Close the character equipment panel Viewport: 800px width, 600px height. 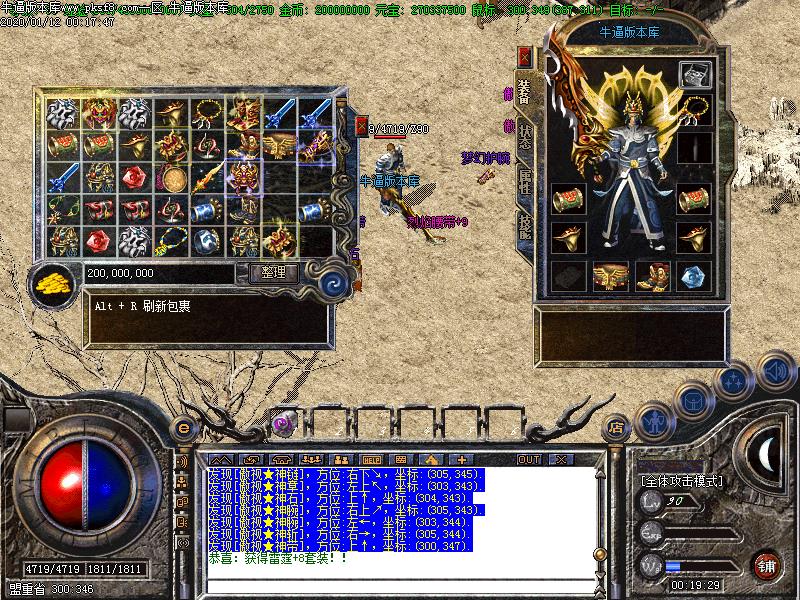click(x=524, y=56)
